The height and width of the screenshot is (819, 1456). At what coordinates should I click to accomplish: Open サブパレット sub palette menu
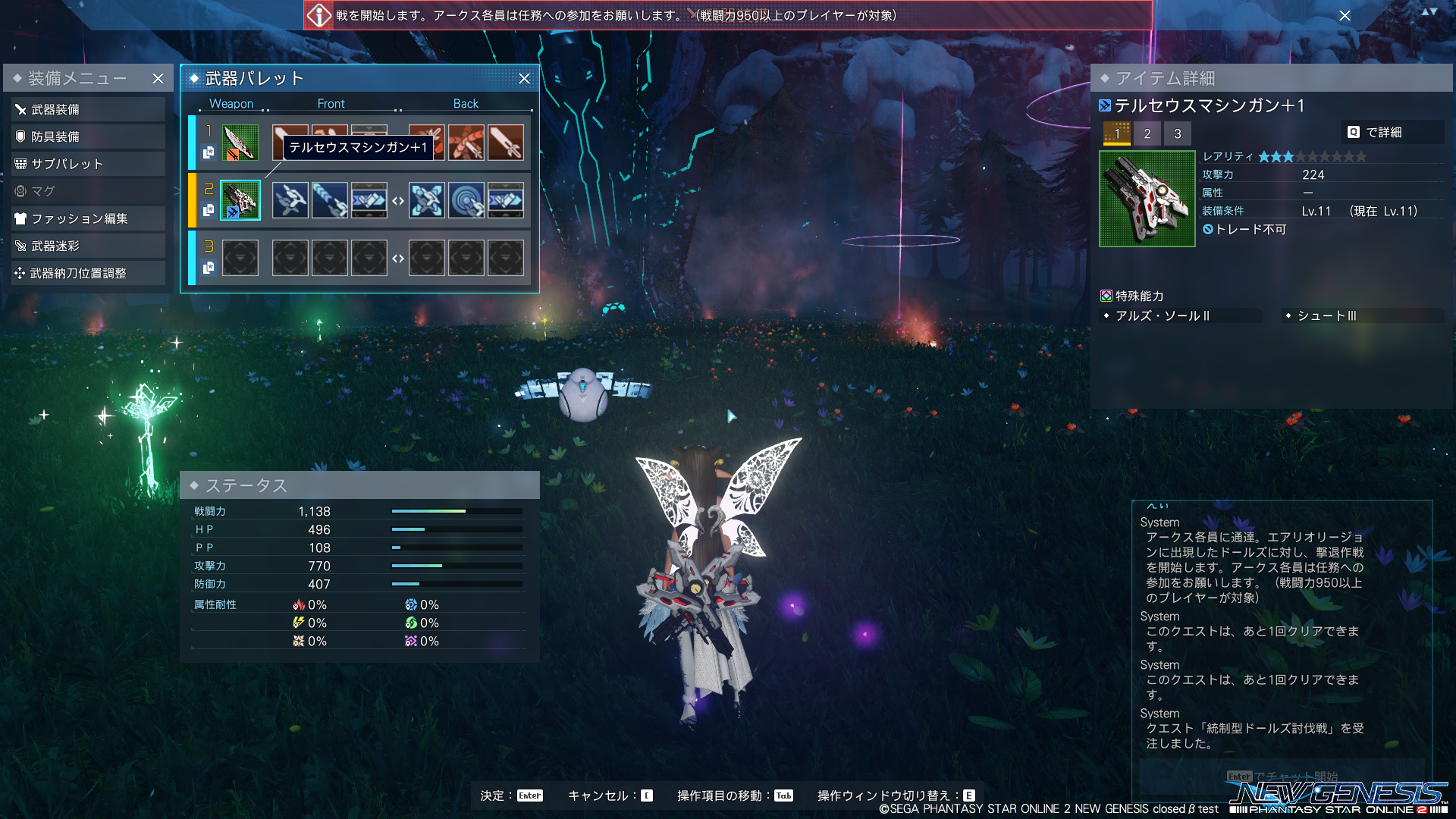click(88, 164)
